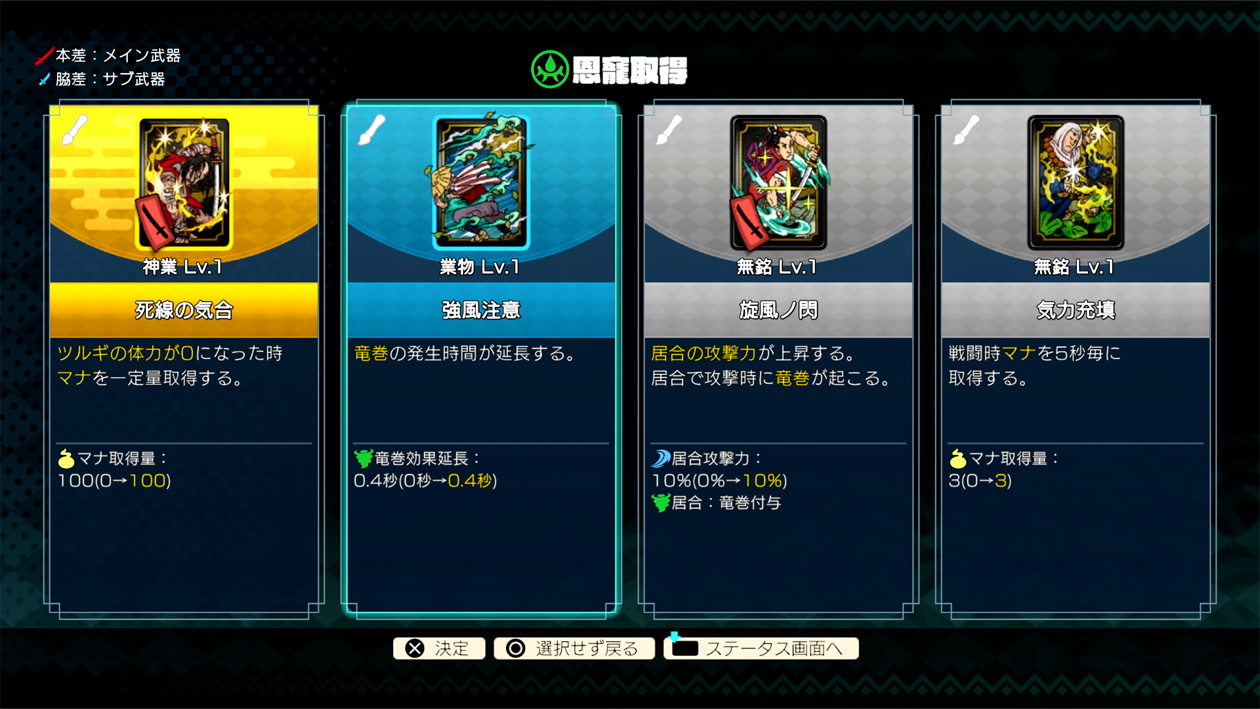1260x709 pixels.
Task: Select the 死線の気合 boon card
Action: point(184,358)
